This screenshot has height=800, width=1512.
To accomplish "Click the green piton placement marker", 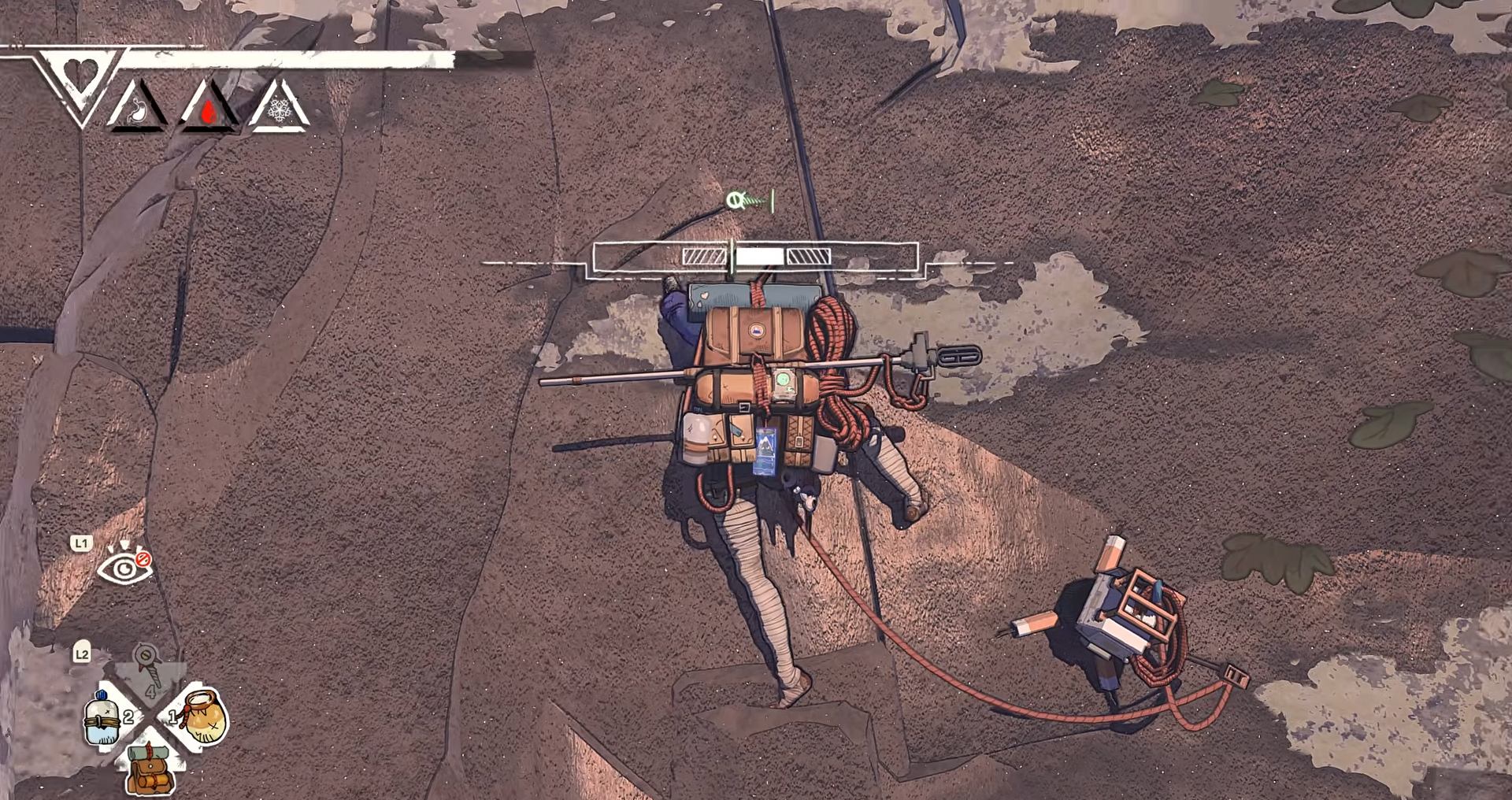I will point(747,201).
